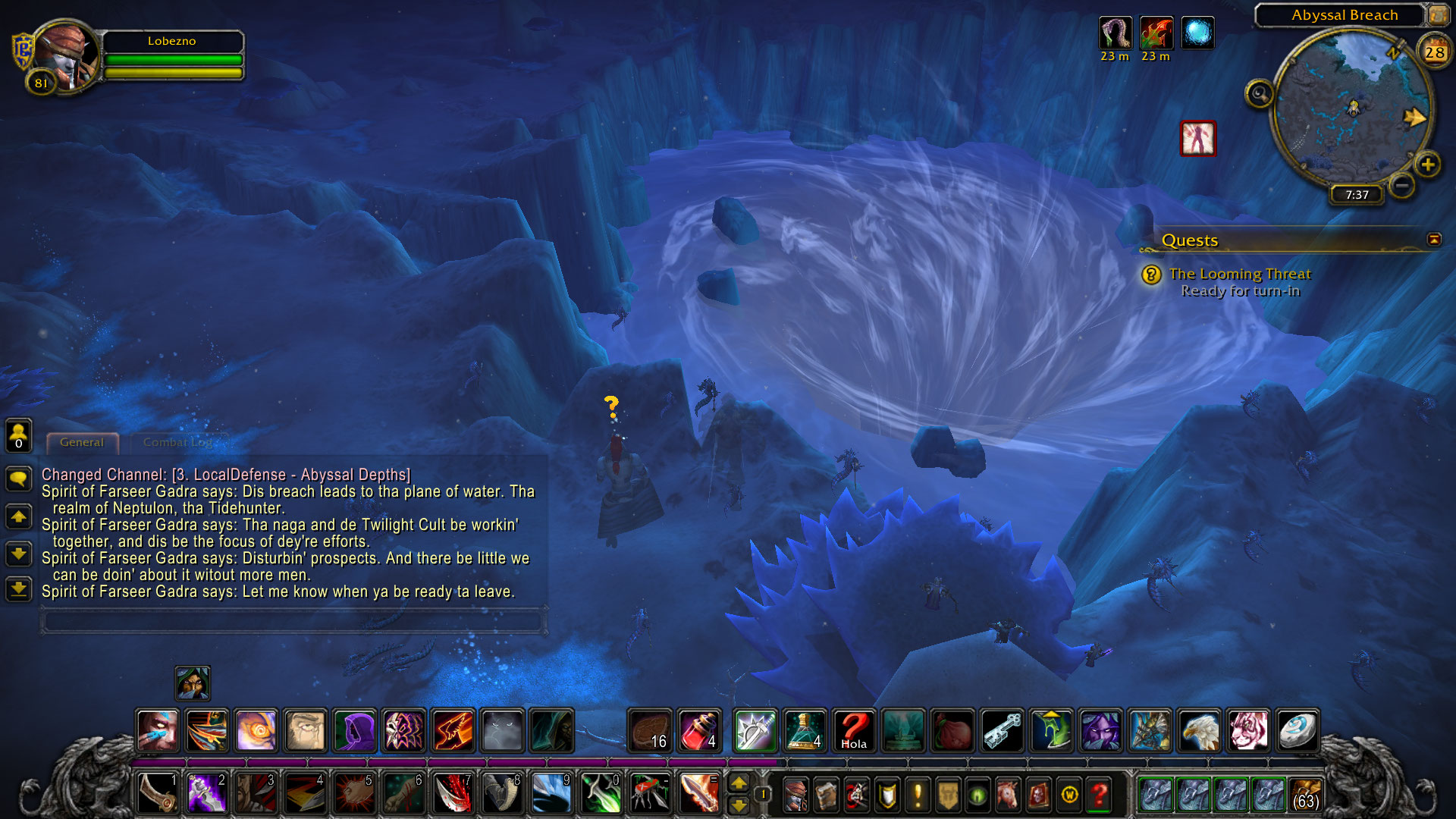Collapse the Quests objective tracker

click(1433, 240)
